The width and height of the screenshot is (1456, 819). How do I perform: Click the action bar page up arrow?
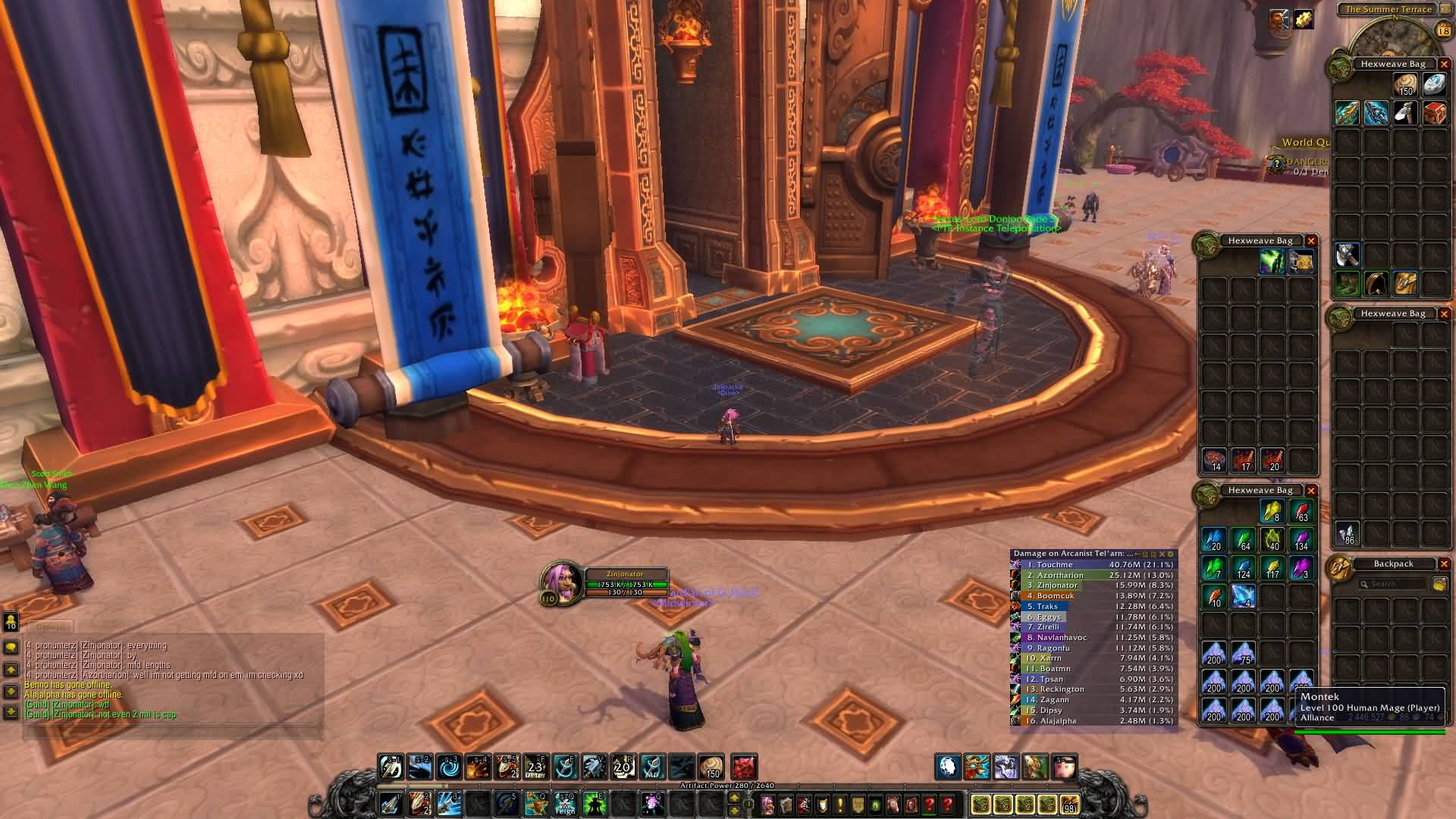pyautogui.click(x=734, y=798)
